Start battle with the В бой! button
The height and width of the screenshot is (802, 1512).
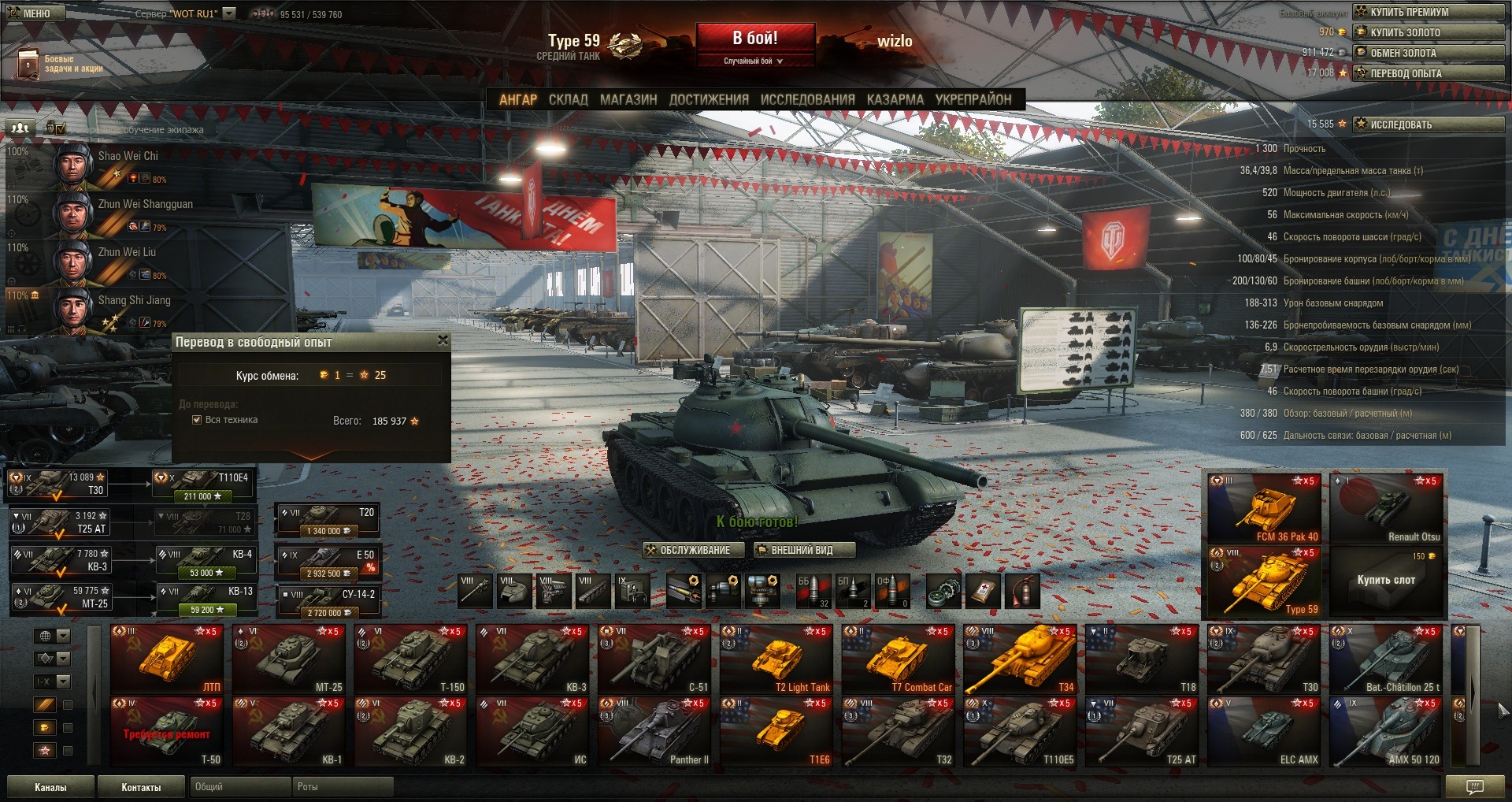[x=754, y=39]
